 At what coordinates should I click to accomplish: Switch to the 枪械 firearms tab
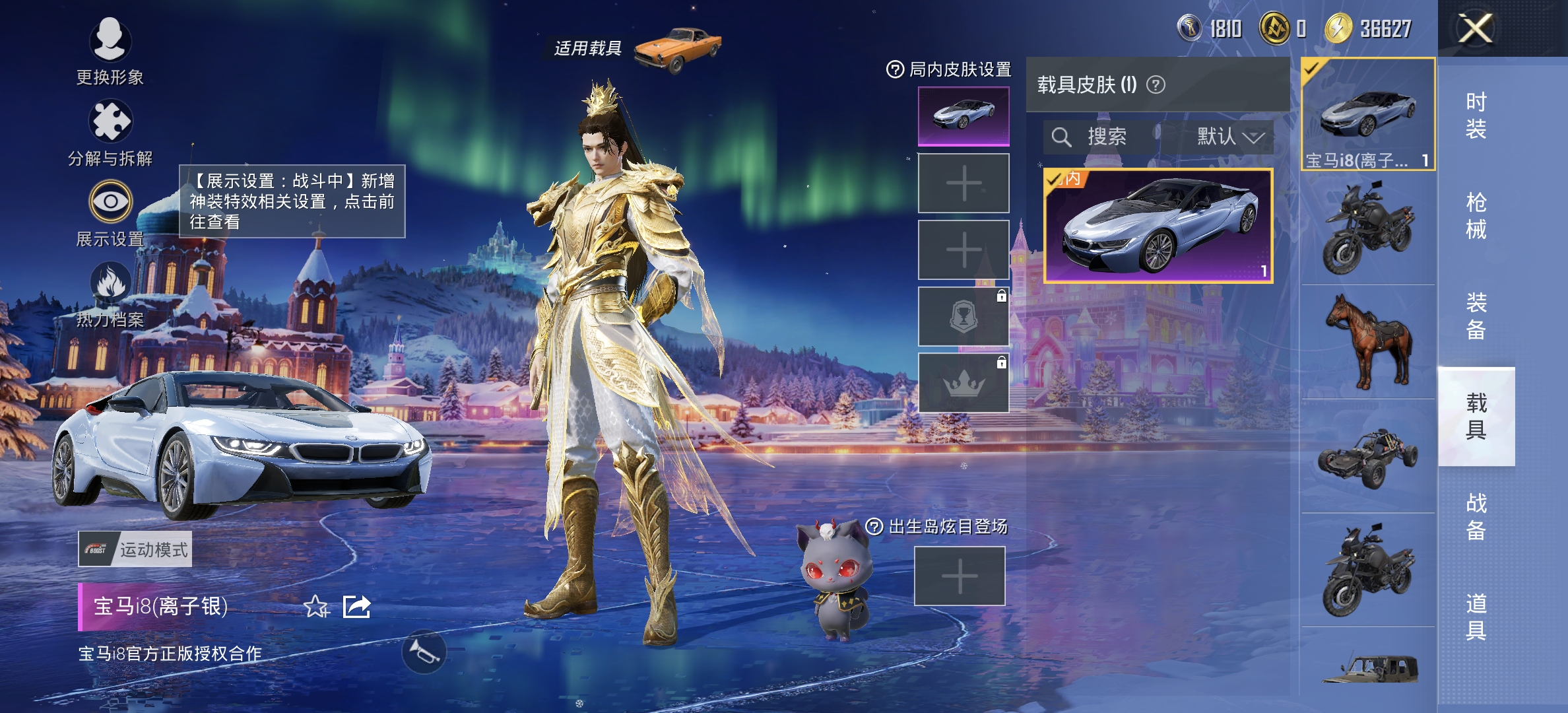tap(1476, 216)
